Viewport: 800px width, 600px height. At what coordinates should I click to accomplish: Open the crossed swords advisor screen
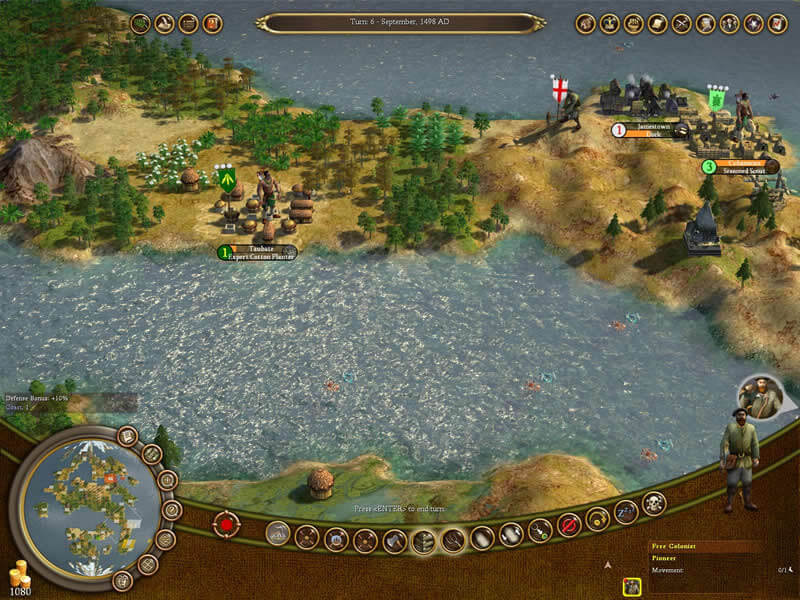click(x=682, y=23)
